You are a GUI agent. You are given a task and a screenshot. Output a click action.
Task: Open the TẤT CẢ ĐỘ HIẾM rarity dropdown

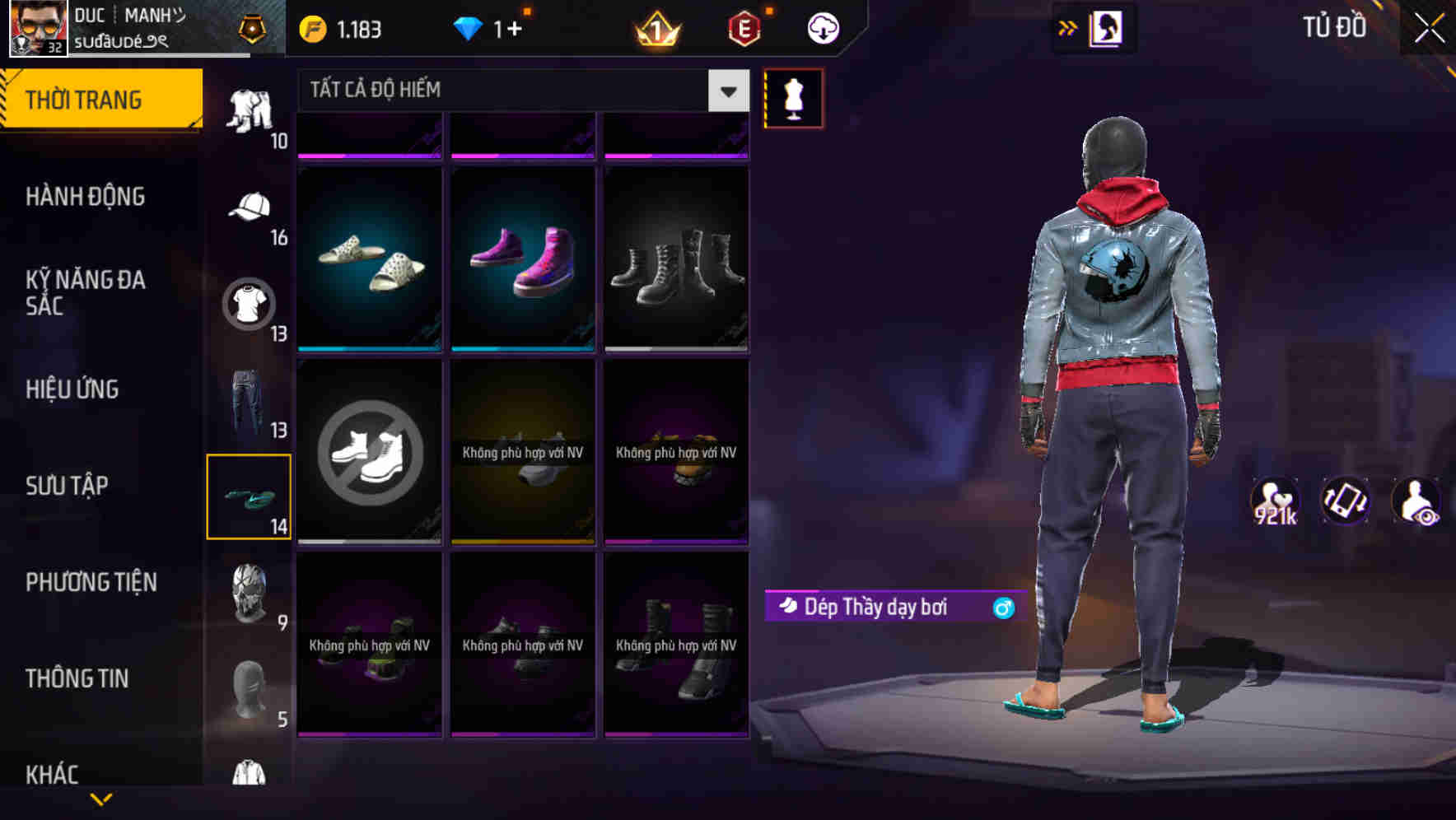(x=511, y=91)
